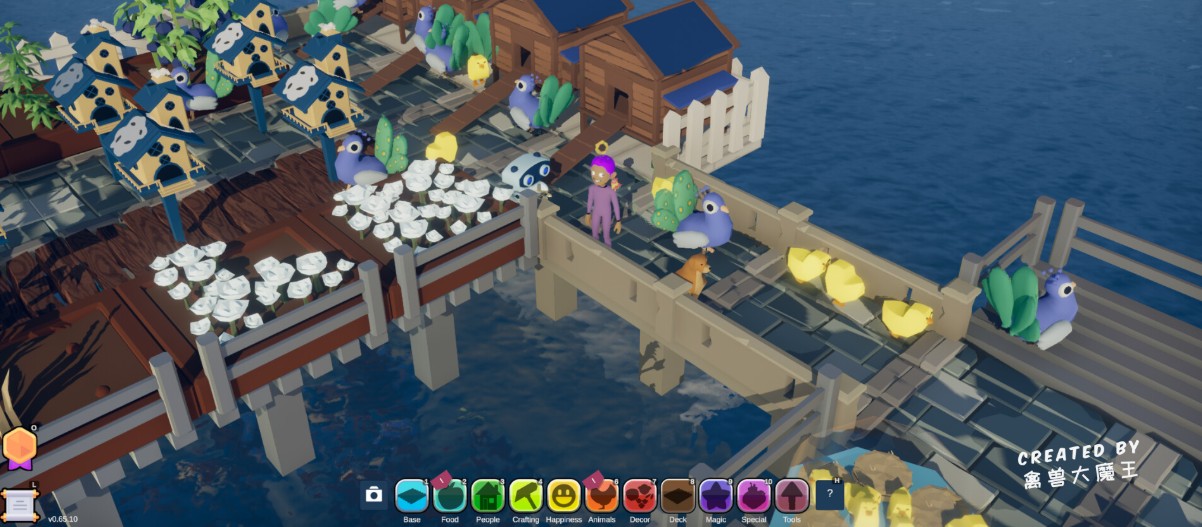The image size is (1202, 527).
Task: Select the Food category apple icon
Action: pyautogui.click(x=450, y=495)
